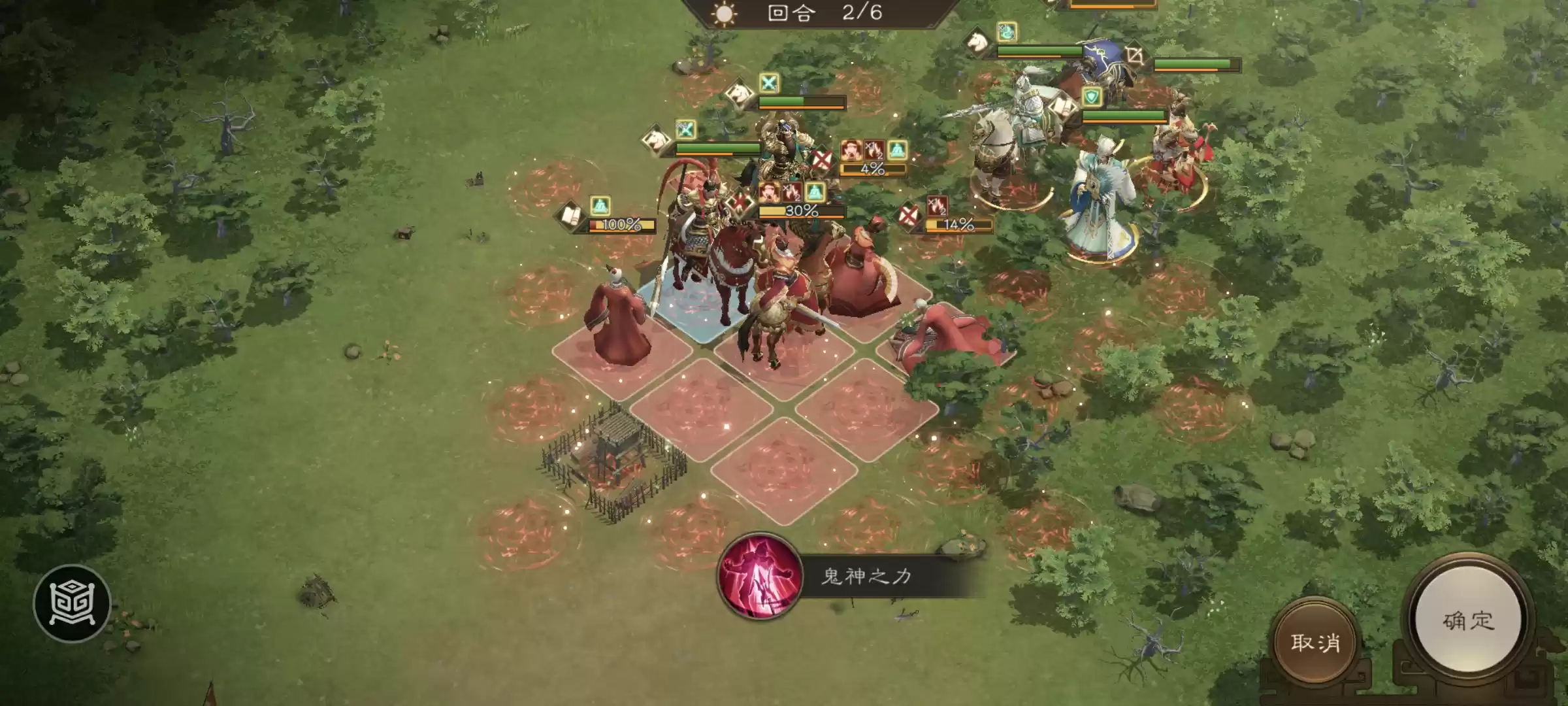1568x706 pixels.
Task: Tap the crossed-swords attack icon above the mounted general
Action: 769,84
